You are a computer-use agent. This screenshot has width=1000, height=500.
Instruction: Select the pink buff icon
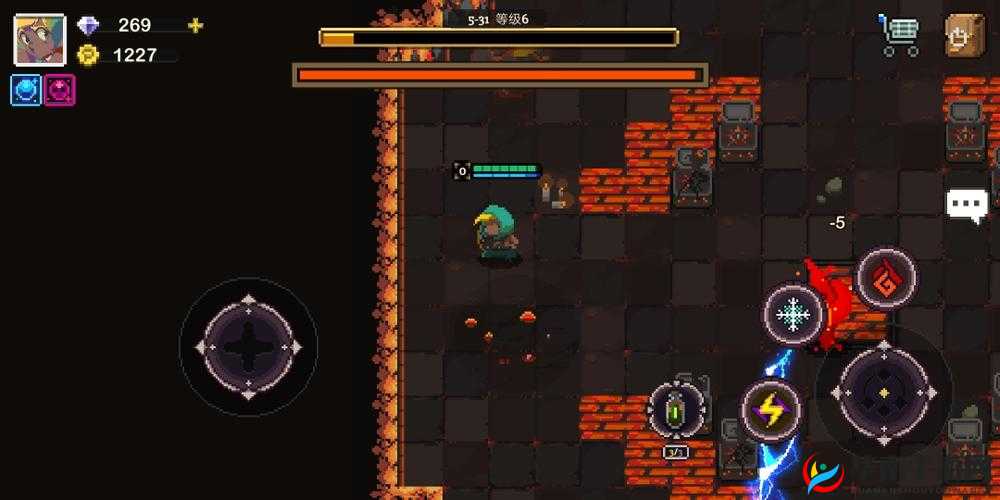point(59,90)
